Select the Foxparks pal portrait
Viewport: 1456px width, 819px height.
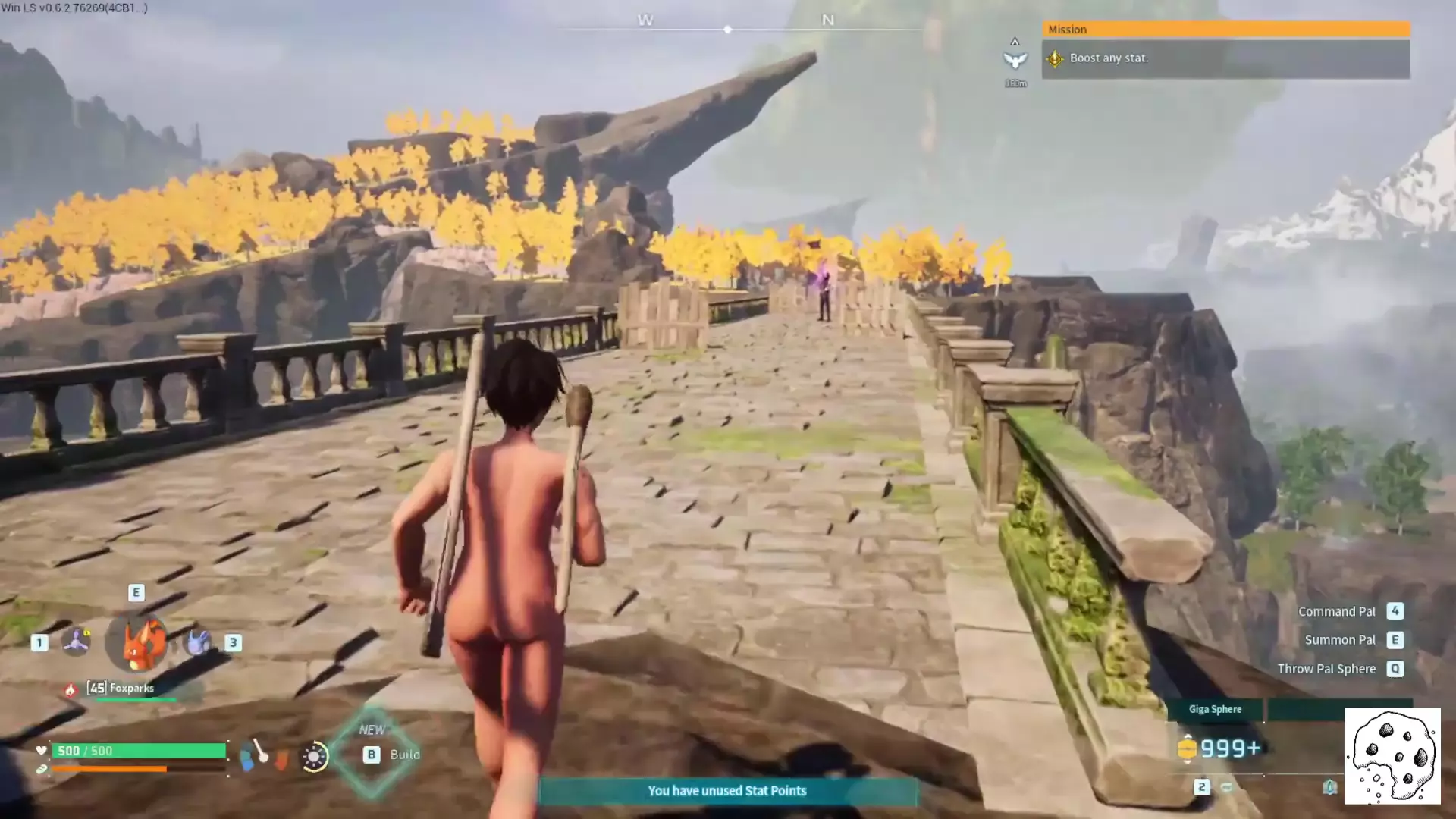coord(137,642)
